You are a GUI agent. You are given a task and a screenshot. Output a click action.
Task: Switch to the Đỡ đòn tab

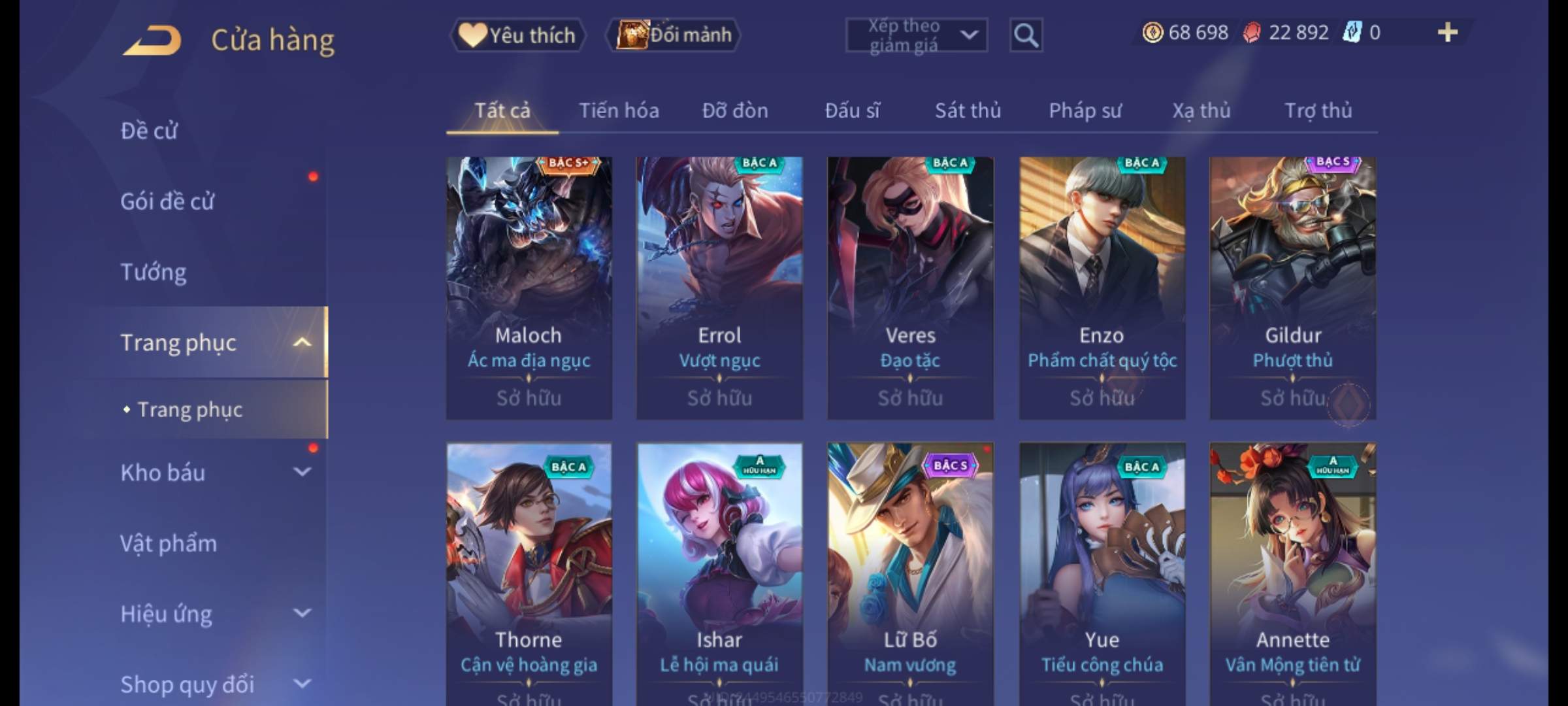(735, 110)
